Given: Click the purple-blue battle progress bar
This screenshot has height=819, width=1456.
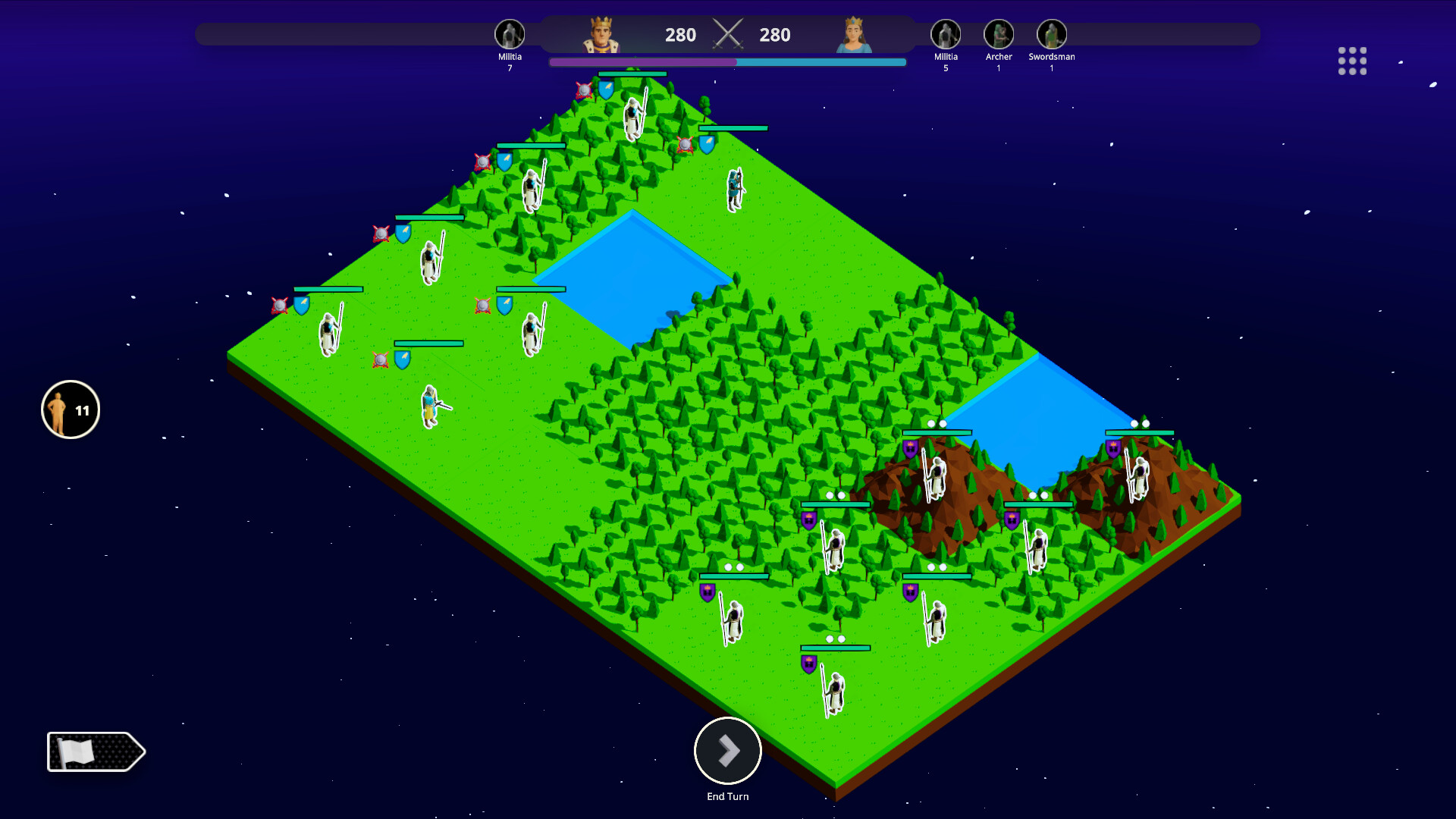Looking at the screenshot, I should pyautogui.click(x=728, y=62).
